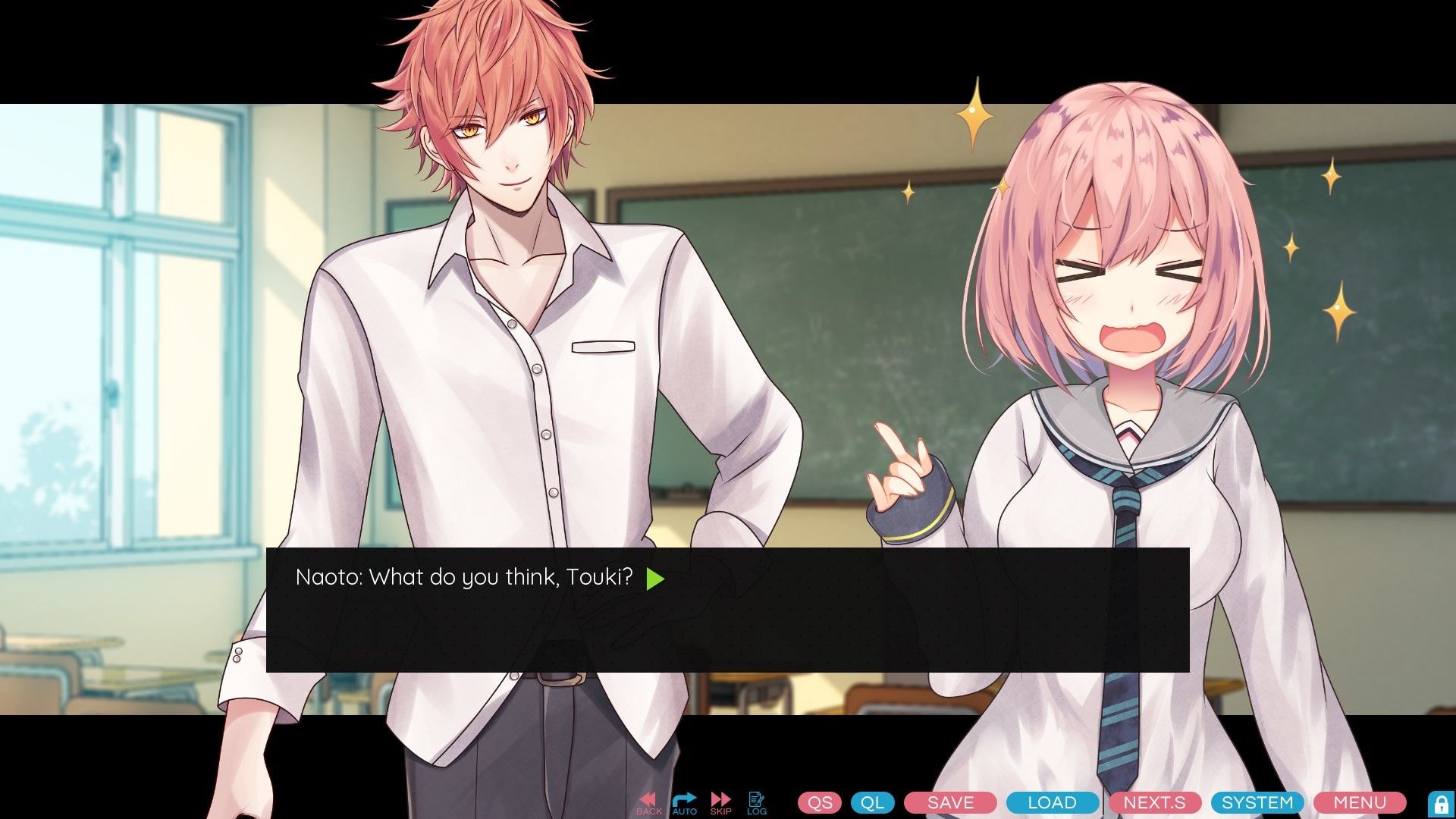Open the SAVE screen
The image size is (1456, 819).
tap(949, 802)
